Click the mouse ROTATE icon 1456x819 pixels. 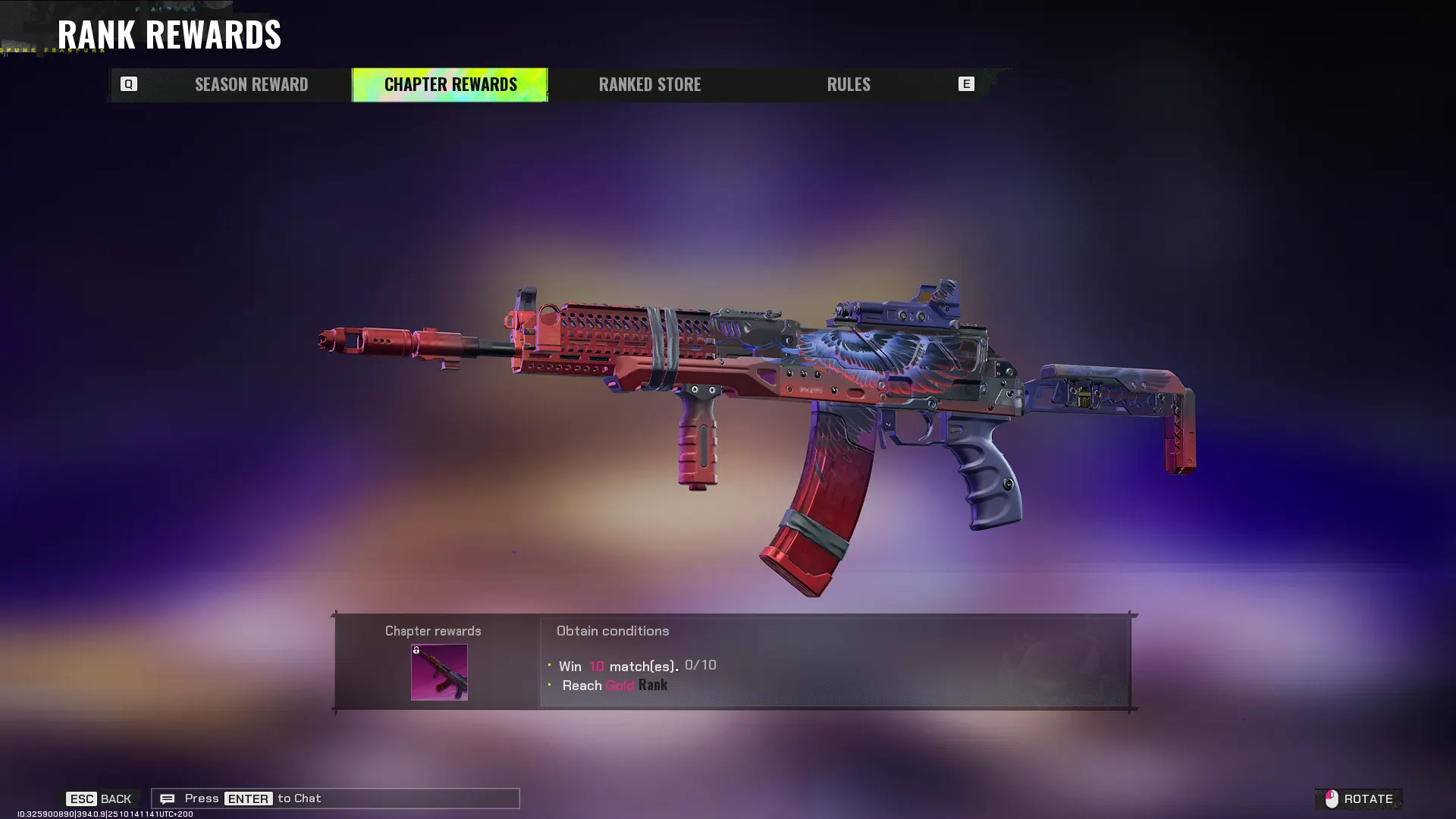point(1332,798)
